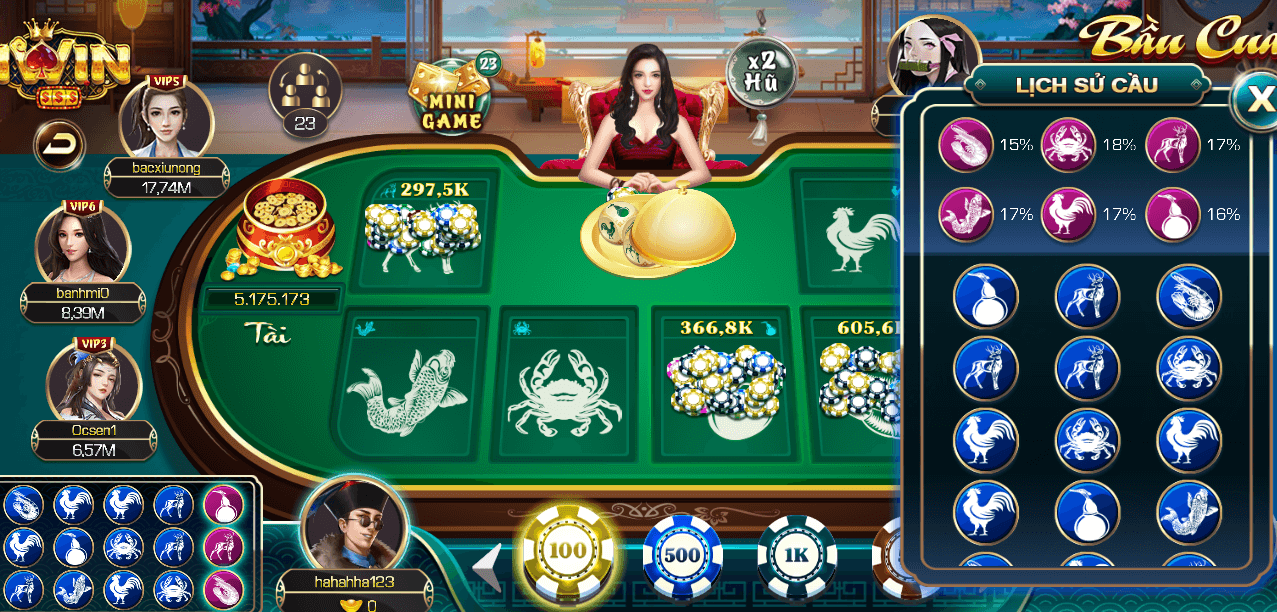Show previous chips with the left arrow

point(489,567)
